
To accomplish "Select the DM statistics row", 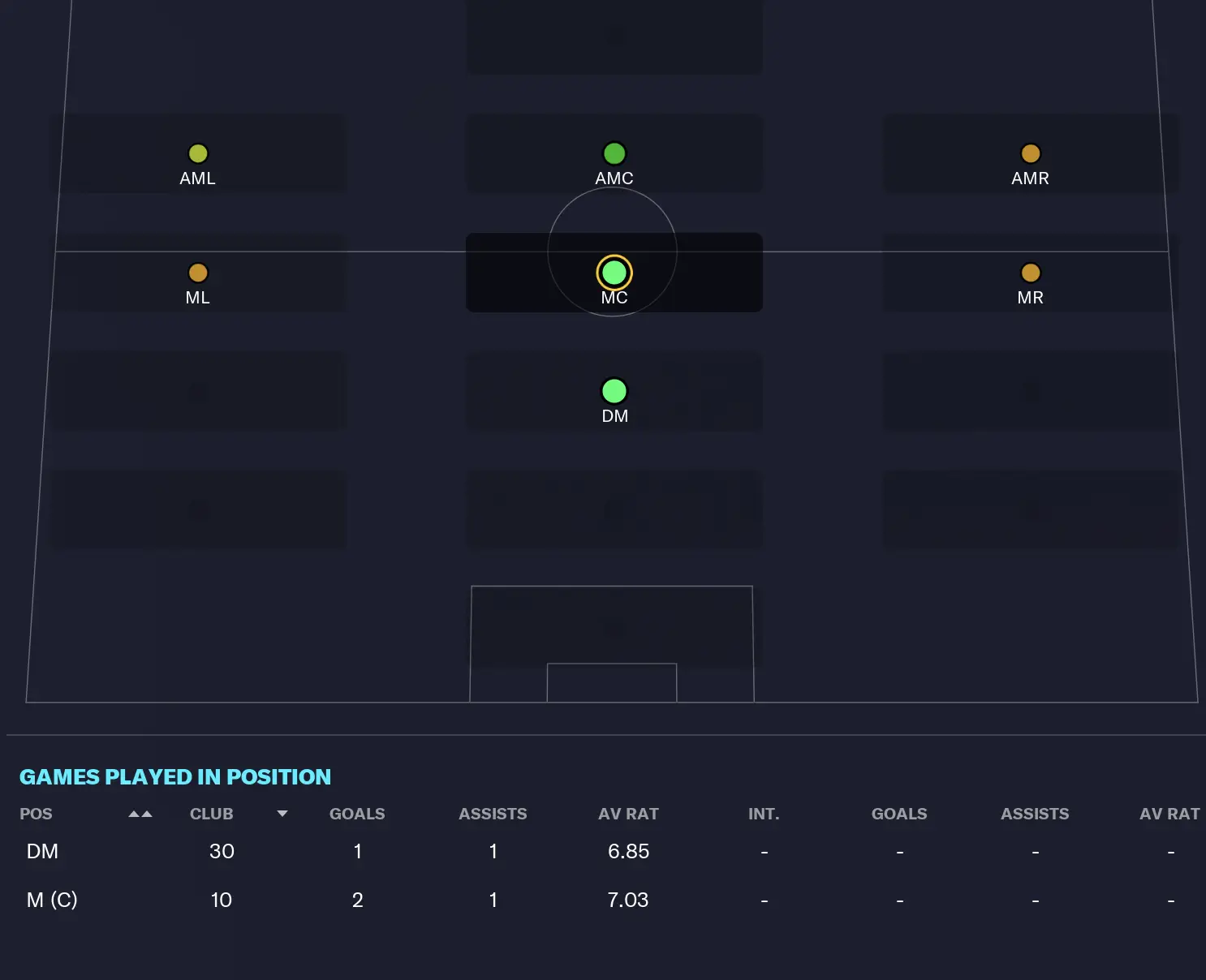I will pyautogui.click(x=325, y=851).
